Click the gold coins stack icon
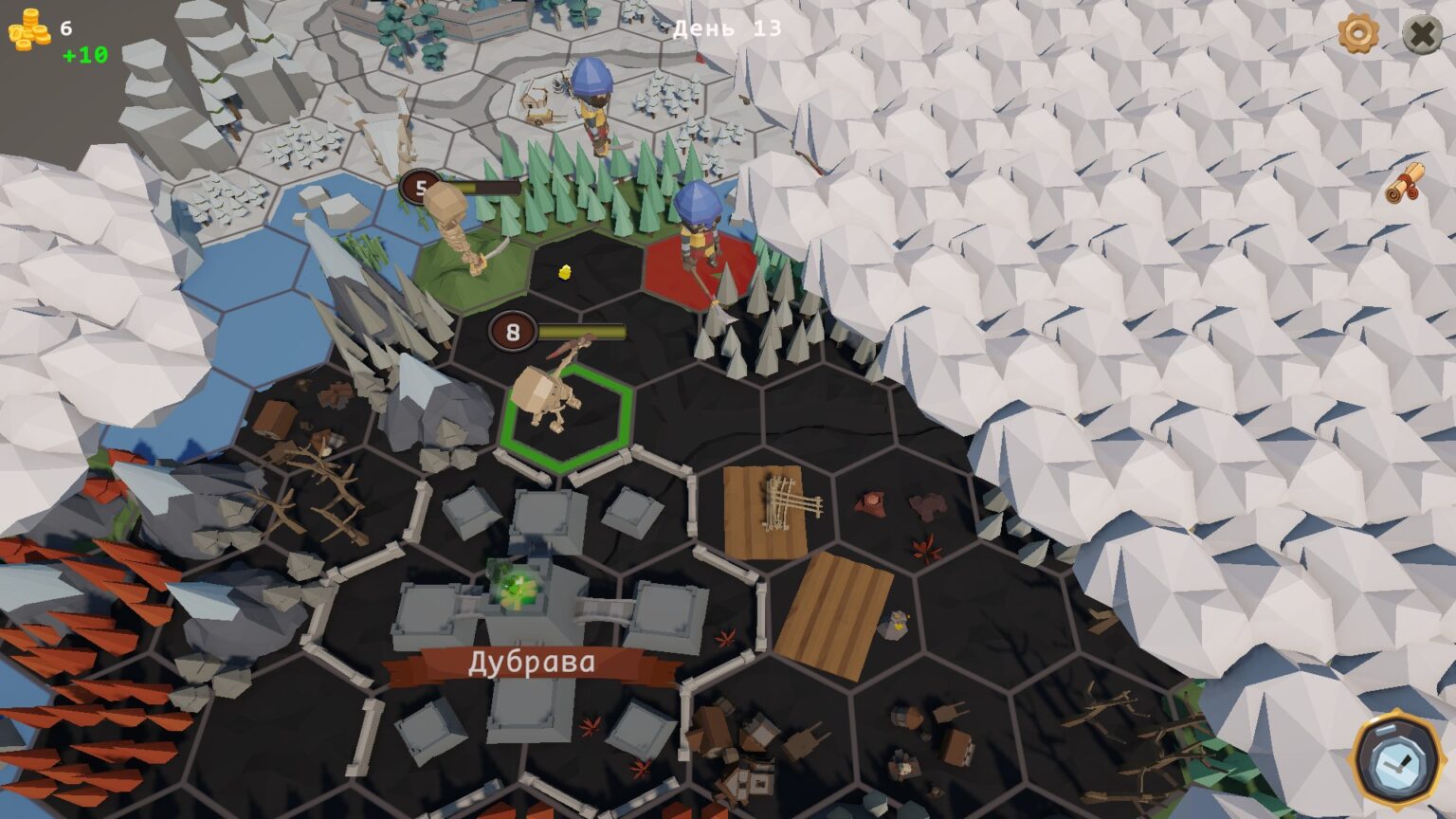The image size is (1456, 819). click(x=29, y=30)
